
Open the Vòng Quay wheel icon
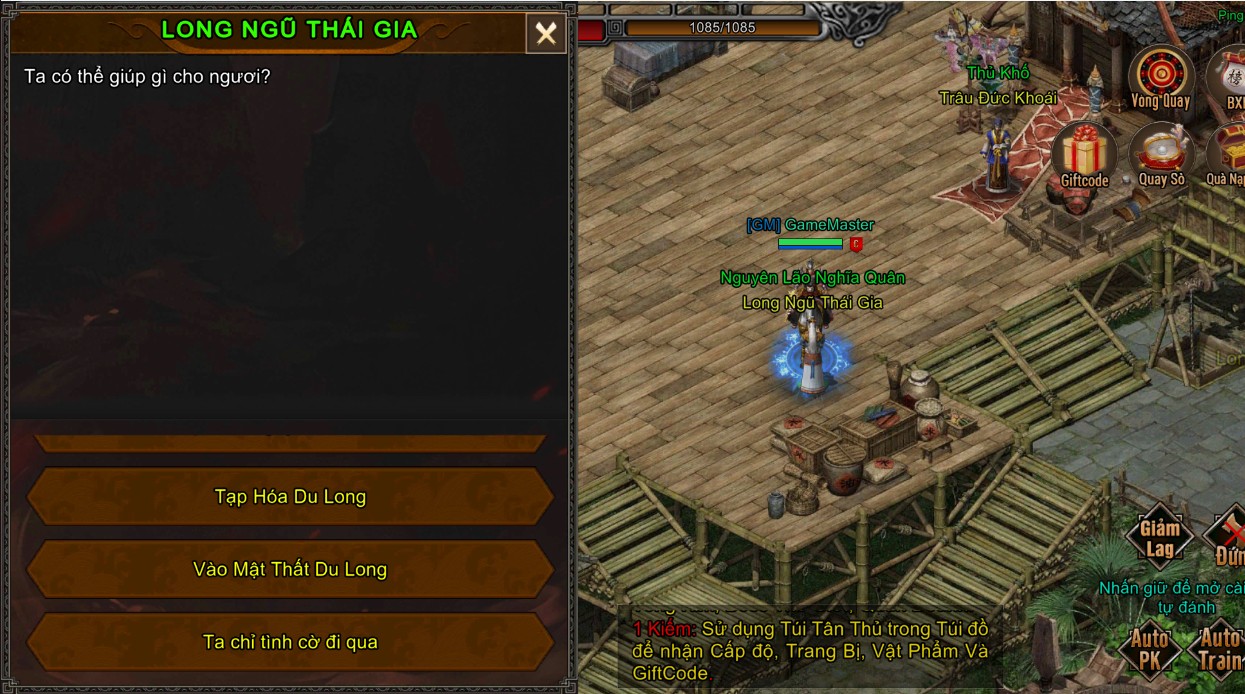[1161, 75]
